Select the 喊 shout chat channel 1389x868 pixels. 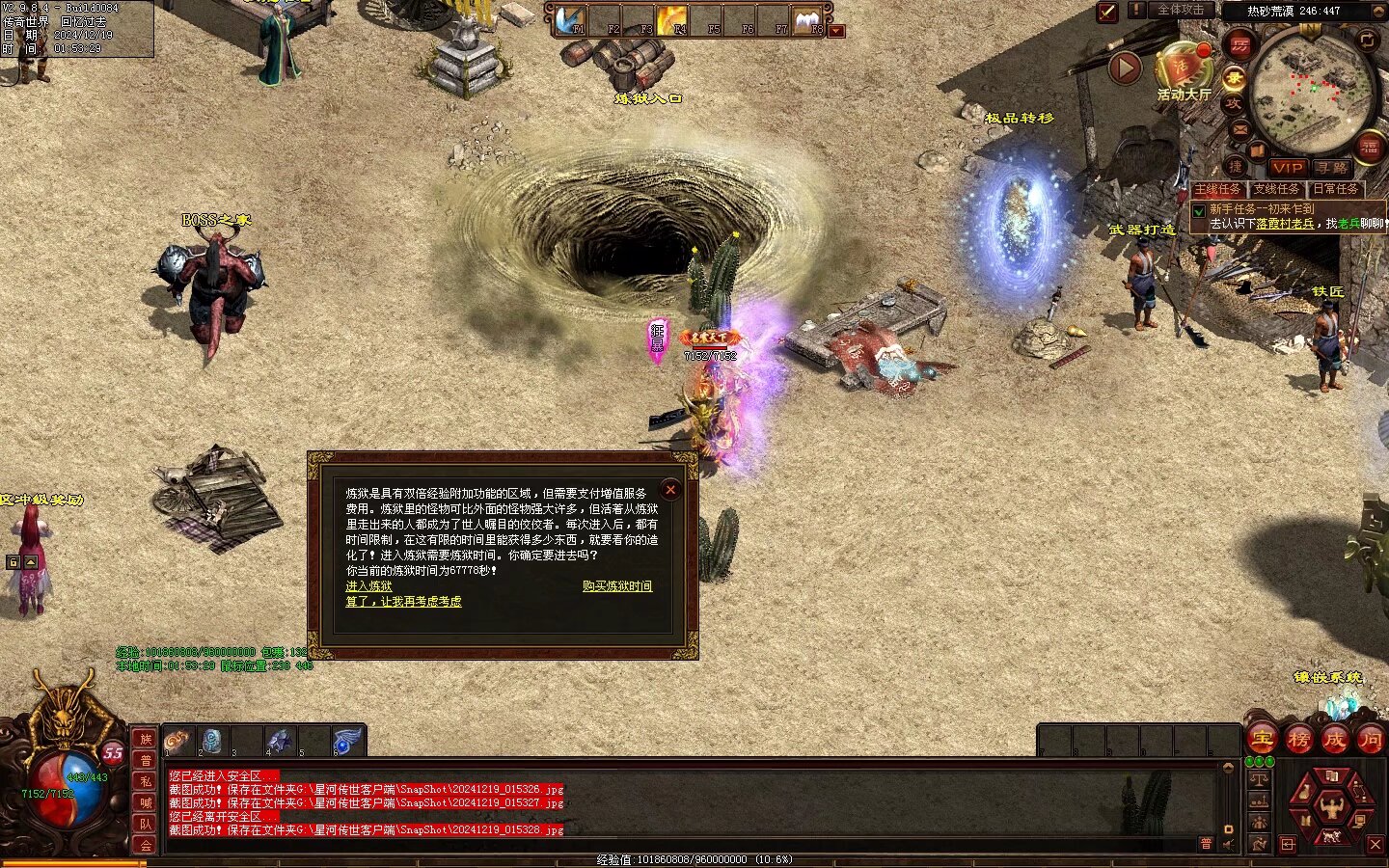click(146, 802)
